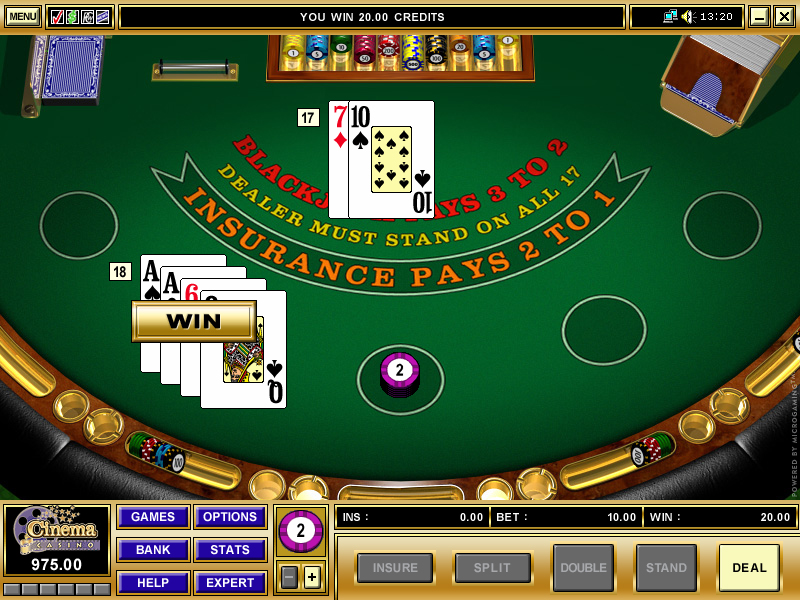Choose the DOUBLE action button
This screenshot has height=600, width=800.
coord(583,568)
